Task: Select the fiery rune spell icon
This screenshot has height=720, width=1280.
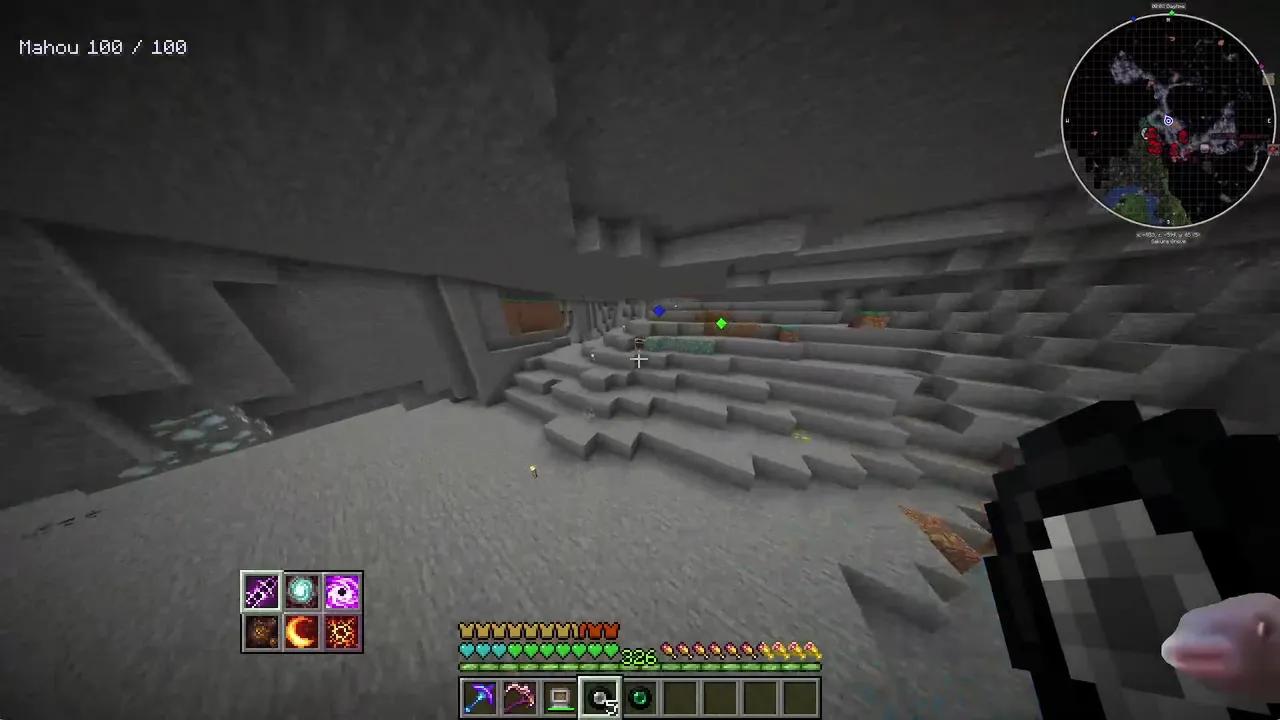Action: pyautogui.click(x=342, y=630)
